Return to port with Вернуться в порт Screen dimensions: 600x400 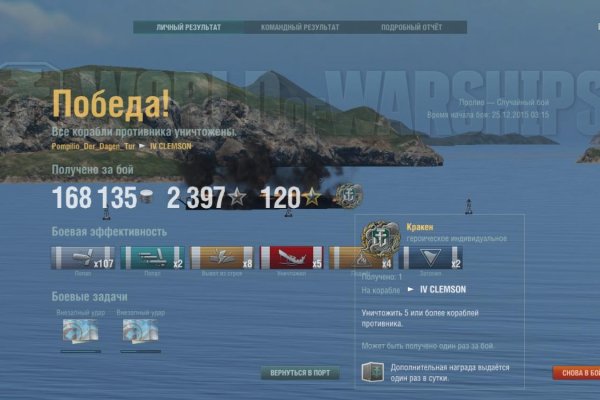pos(300,373)
